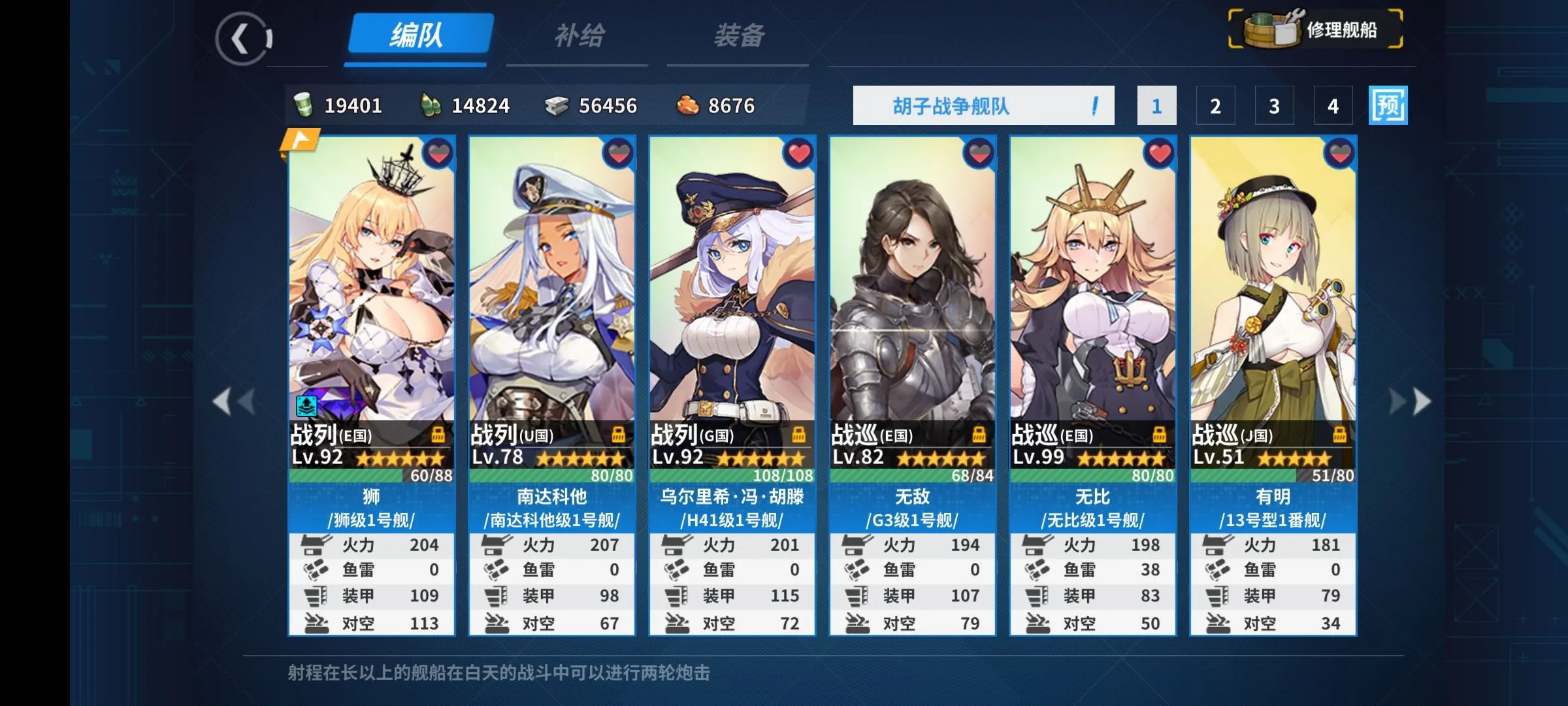Select the 编队 formation tab

[418, 35]
